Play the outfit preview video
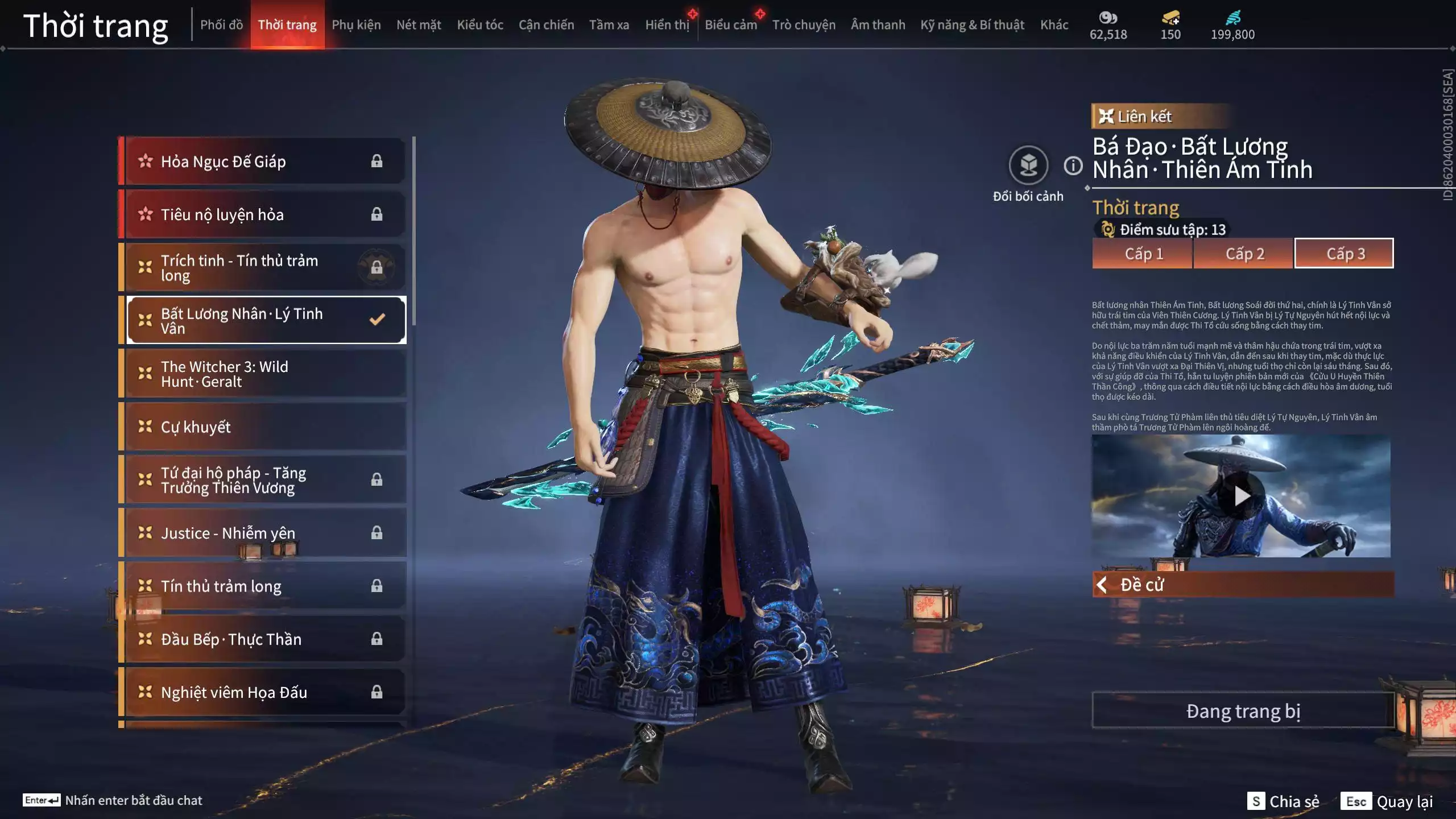The height and width of the screenshot is (819, 1456). point(1241,497)
